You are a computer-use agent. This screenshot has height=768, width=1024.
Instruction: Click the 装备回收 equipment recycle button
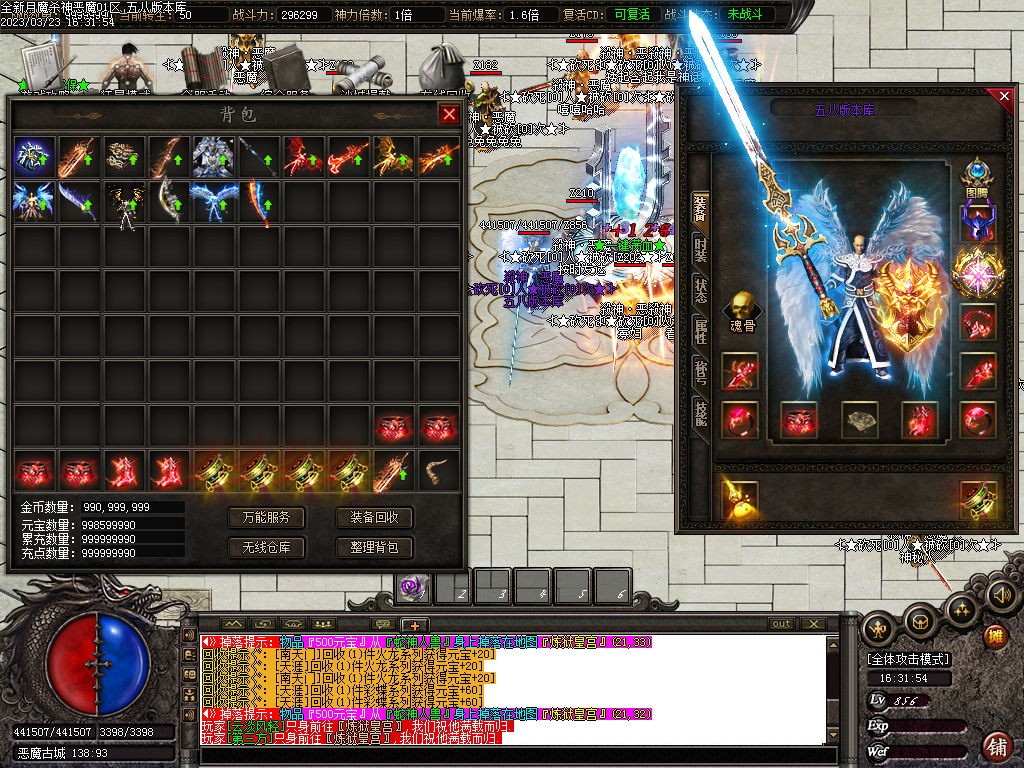(374, 517)
